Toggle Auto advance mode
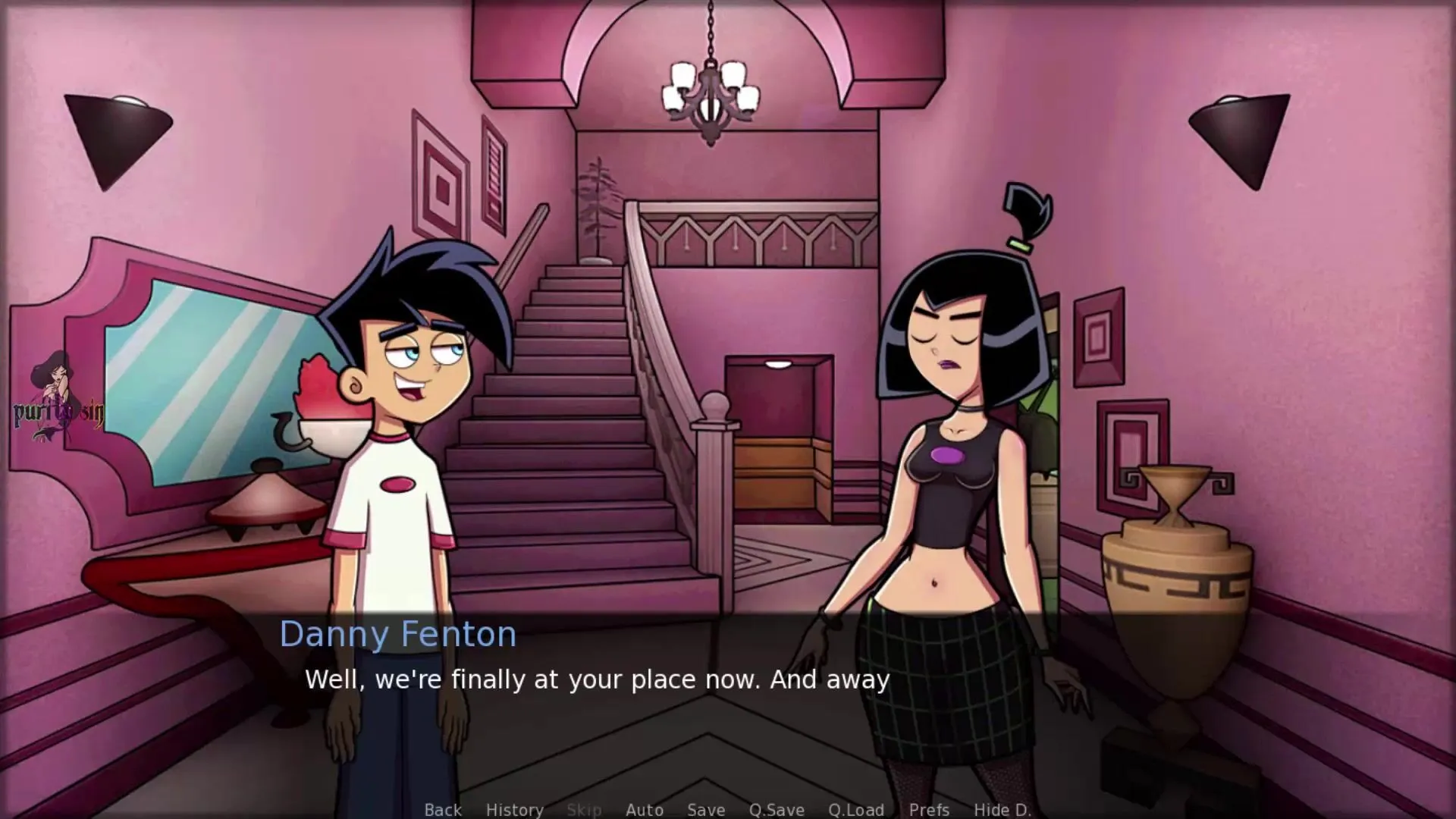The image size is (1456, 819). click(x=645, y=809)
